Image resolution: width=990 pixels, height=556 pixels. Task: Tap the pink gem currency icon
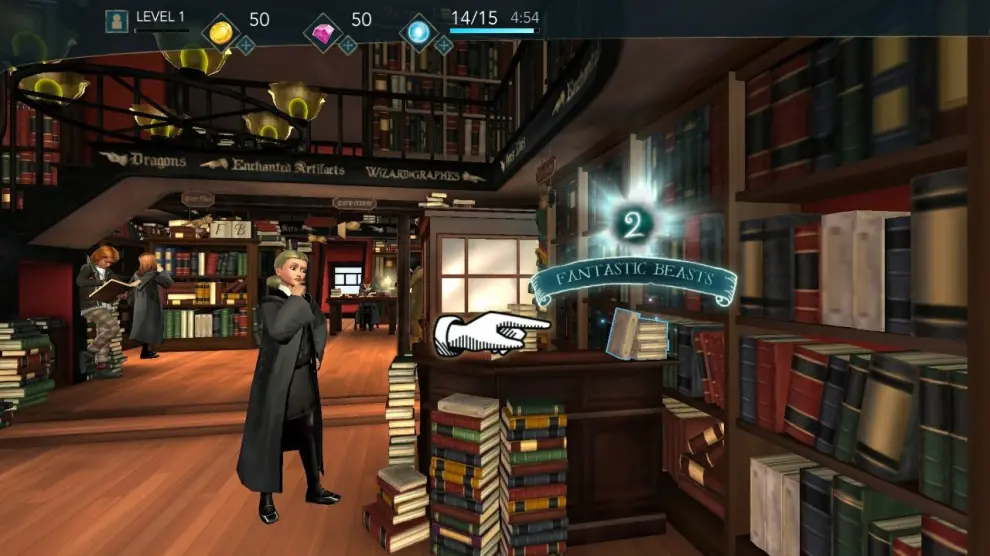pyautogui.click(x=323, y=31)
